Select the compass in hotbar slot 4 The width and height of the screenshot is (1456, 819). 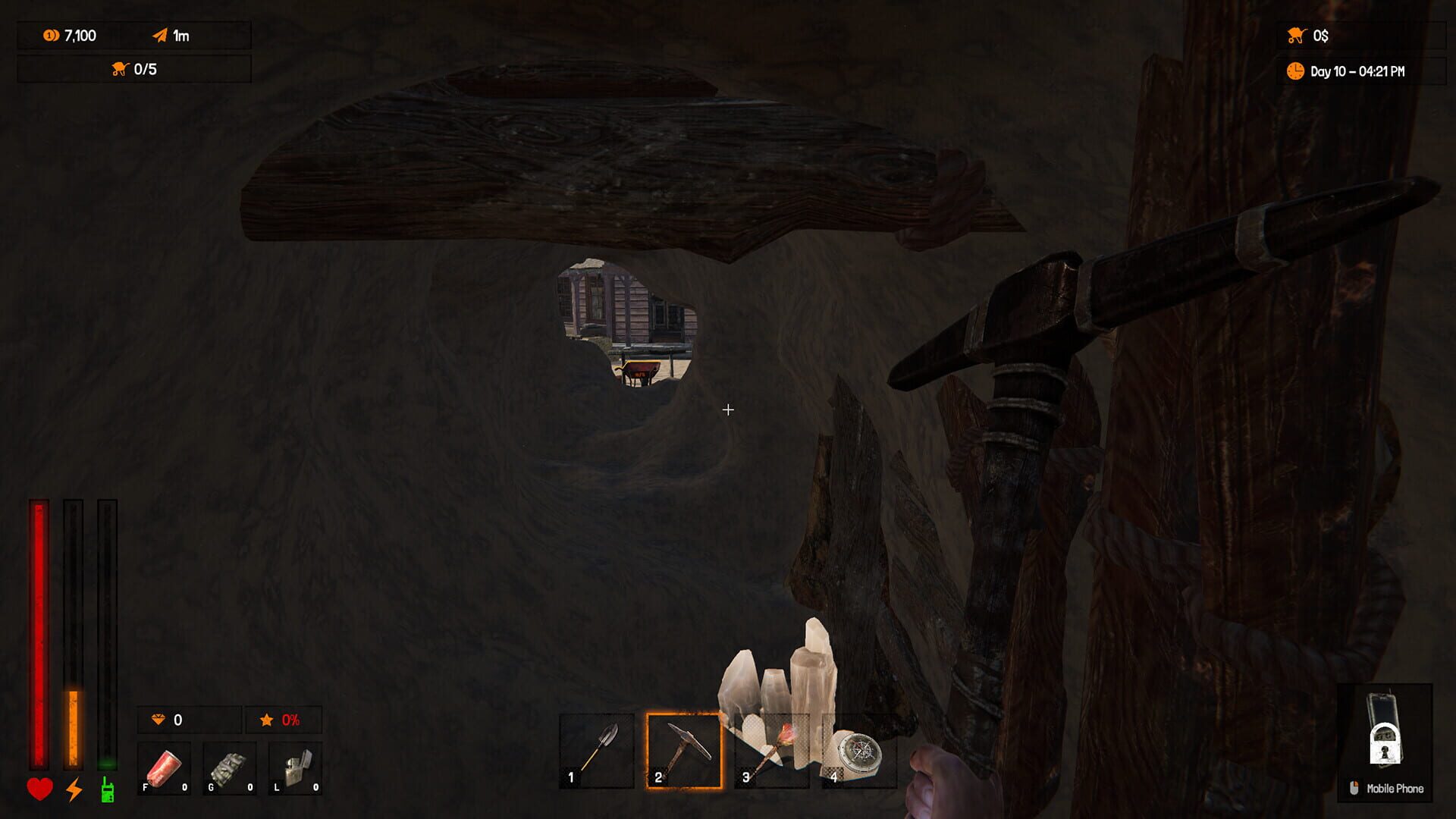point(857,751)
